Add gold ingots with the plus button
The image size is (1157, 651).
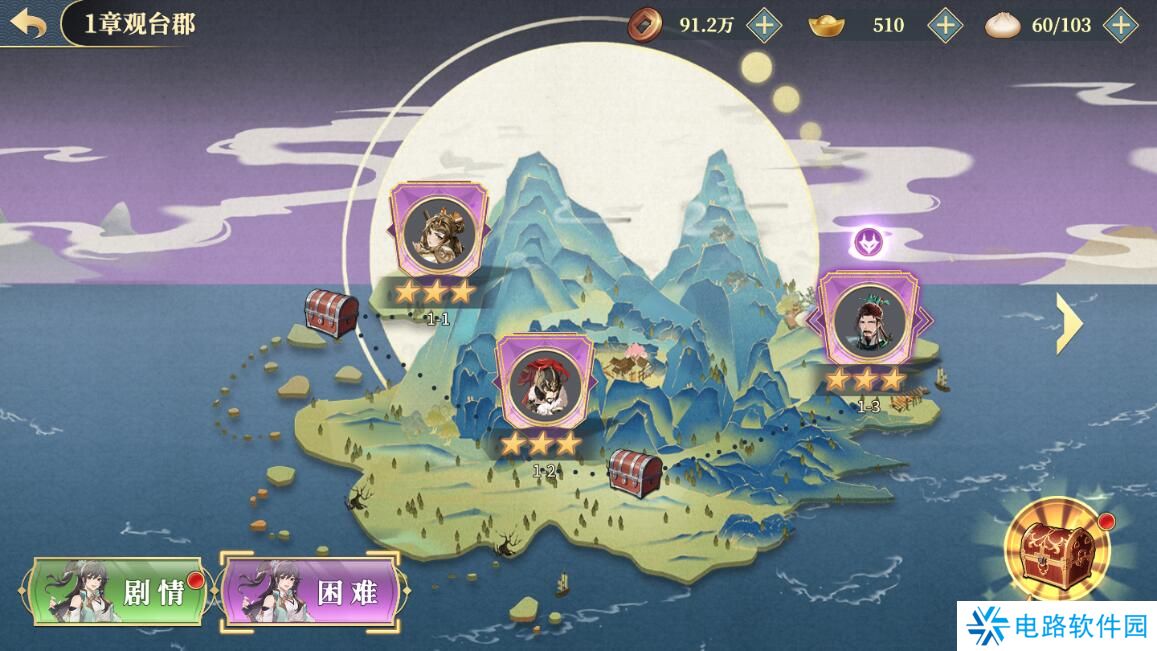click(945, 25)
